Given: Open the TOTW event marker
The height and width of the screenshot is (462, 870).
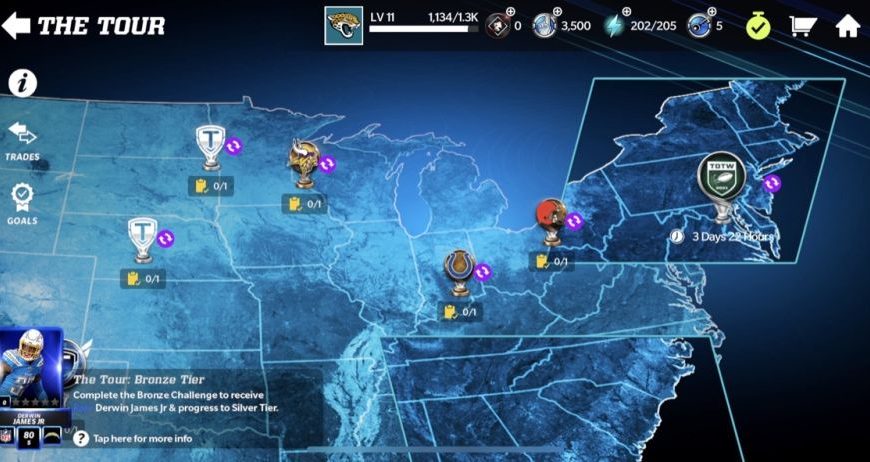Looking at the screenshot, I should click(x=722, y=182).
